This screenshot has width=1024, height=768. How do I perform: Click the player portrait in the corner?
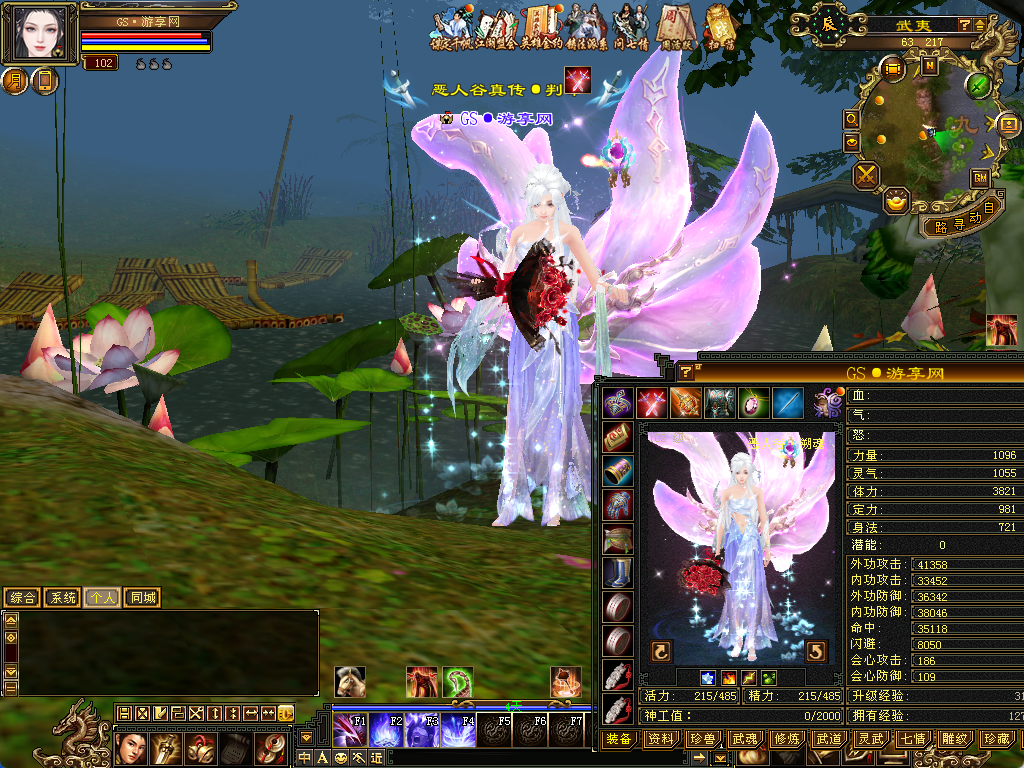coord(41,33)
